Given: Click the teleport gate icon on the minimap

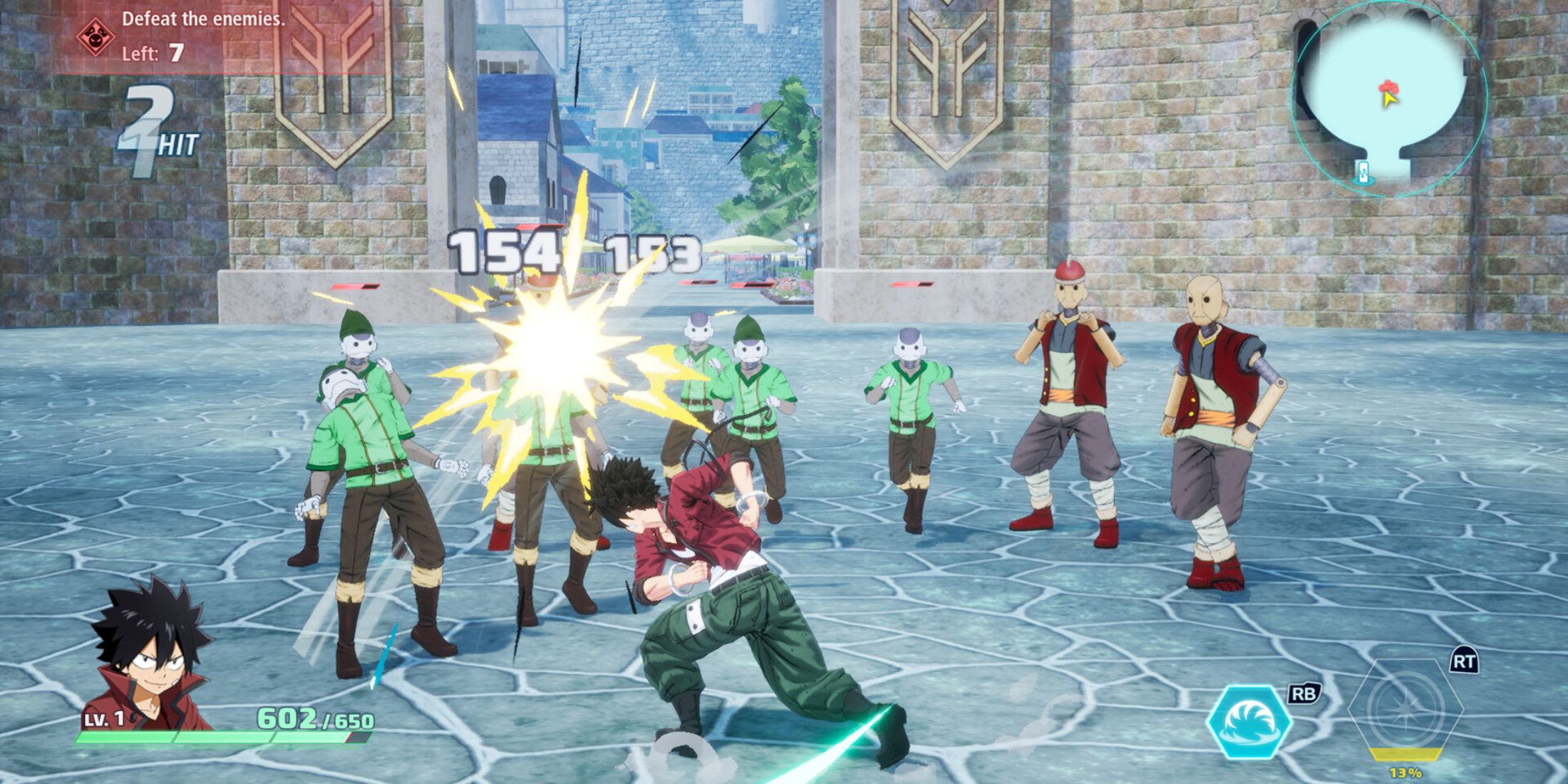Looking at the screenshot, I should 1363,172.
